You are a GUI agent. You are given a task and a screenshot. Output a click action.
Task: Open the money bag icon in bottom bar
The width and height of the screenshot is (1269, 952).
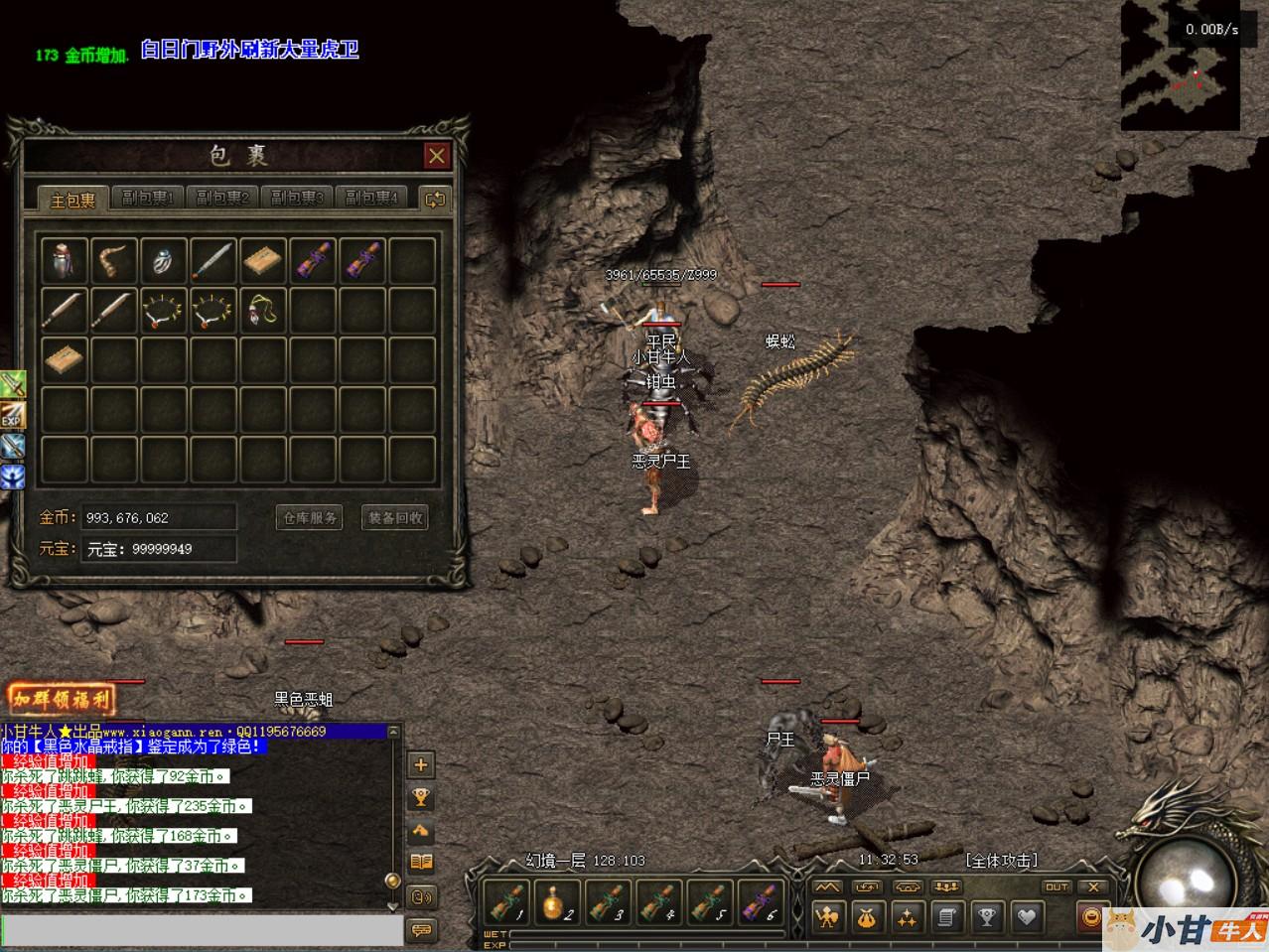(x=867, y=918)
